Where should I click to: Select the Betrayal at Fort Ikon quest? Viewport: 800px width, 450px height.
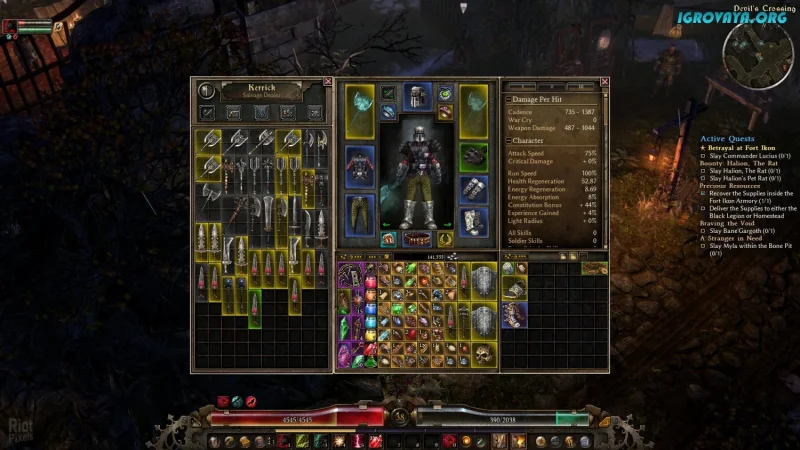[744, 147]
